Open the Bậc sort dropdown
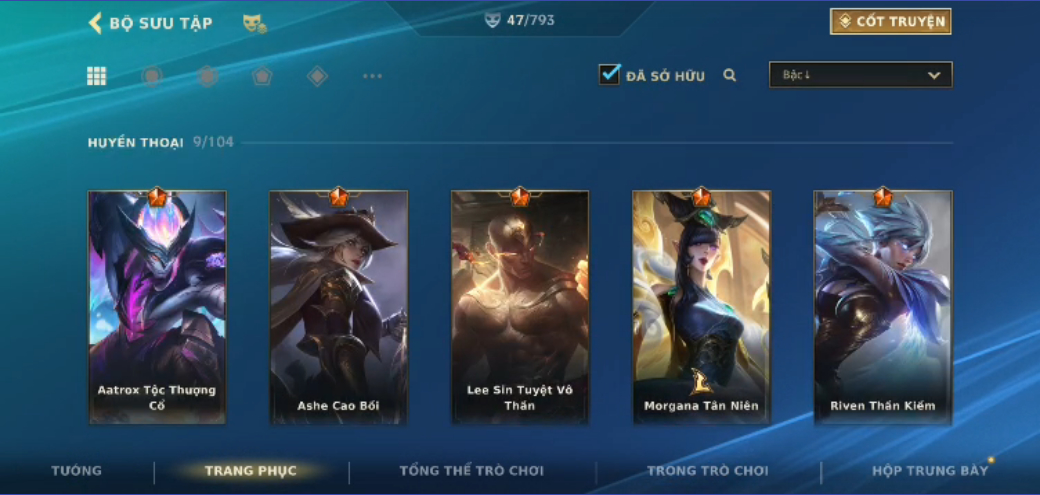Viewport: 1040px width, 495px height. point(860,75)
